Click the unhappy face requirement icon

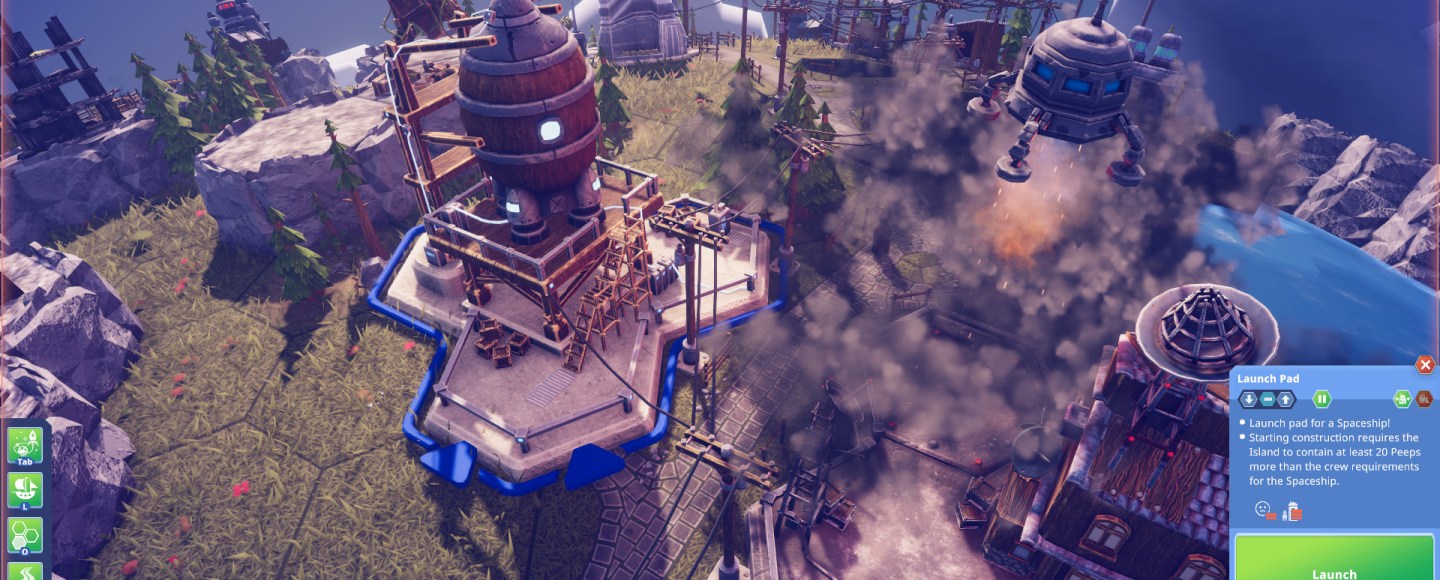(1265, 511)
